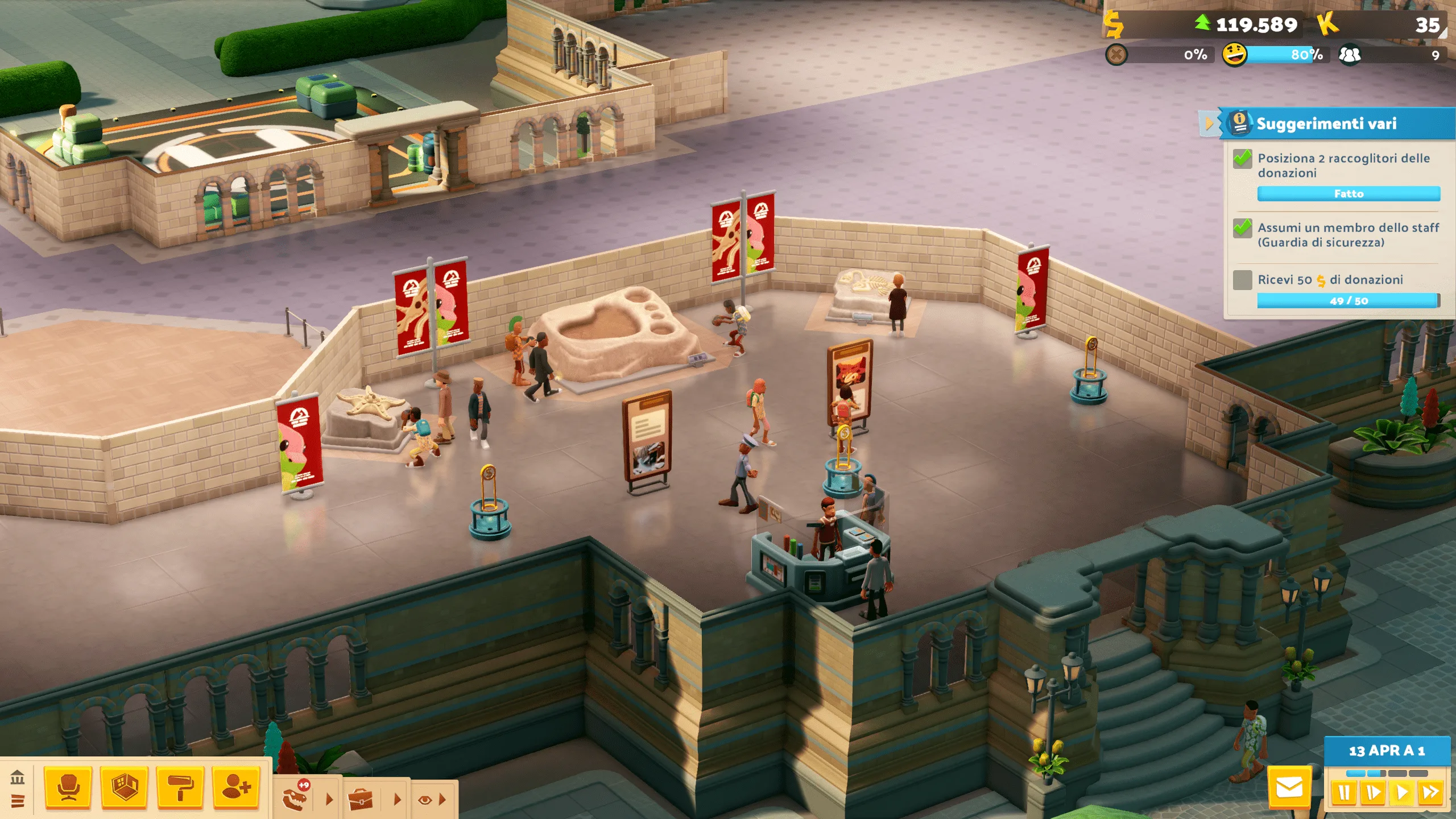This screenshot has height=819, width=1456.
Task: Set game speed to fast forward
Action: click(x=1430, y=792)
